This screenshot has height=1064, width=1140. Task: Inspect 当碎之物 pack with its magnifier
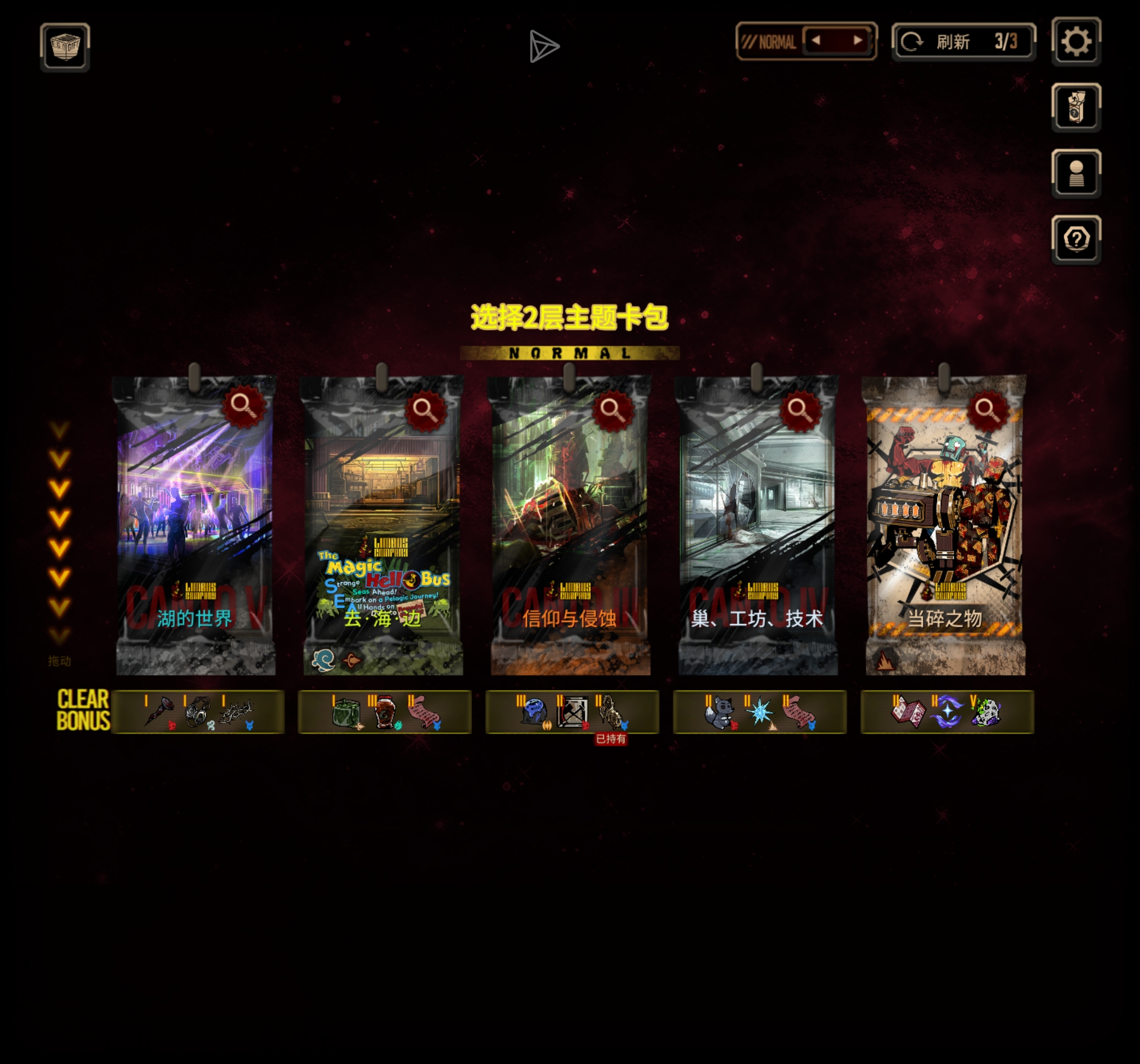987,408
